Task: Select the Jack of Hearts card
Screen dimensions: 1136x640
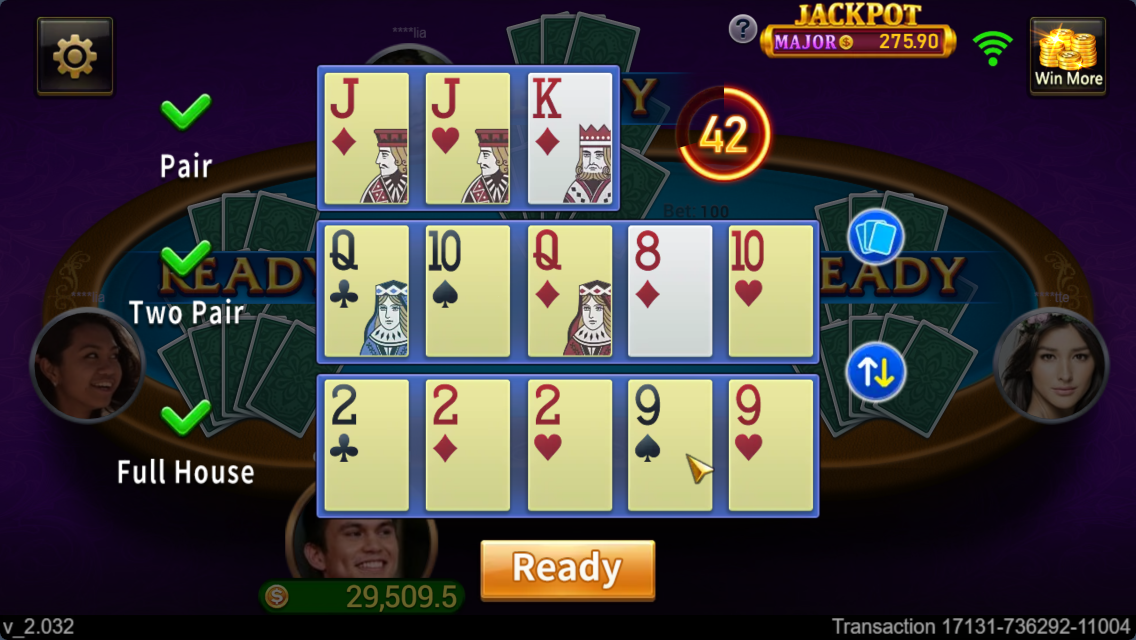Action: (x=468, y=138)
